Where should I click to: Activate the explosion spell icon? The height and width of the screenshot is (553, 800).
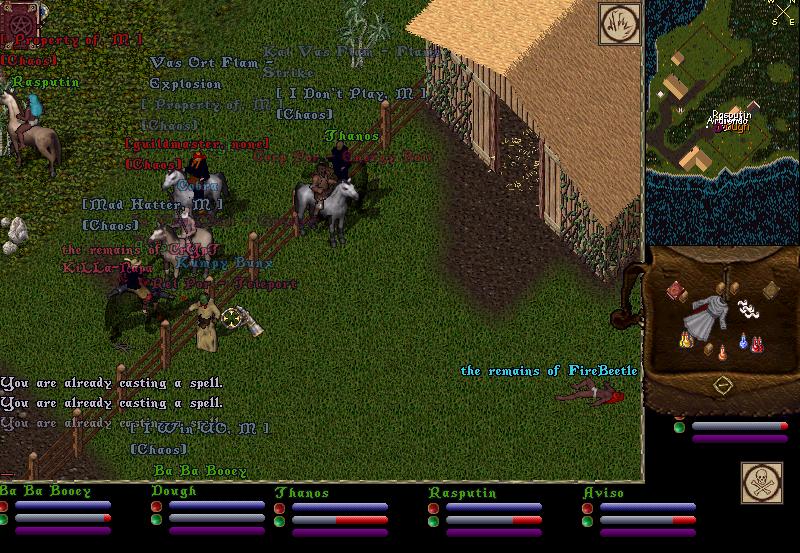(619, 24)
